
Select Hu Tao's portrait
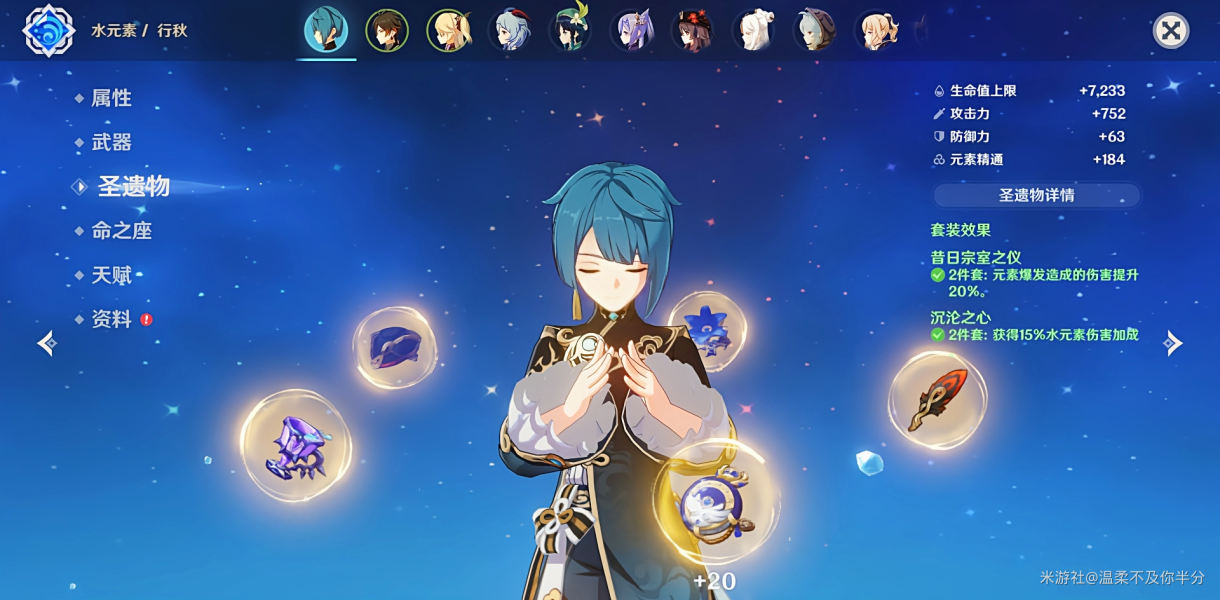tap(692, 31)
